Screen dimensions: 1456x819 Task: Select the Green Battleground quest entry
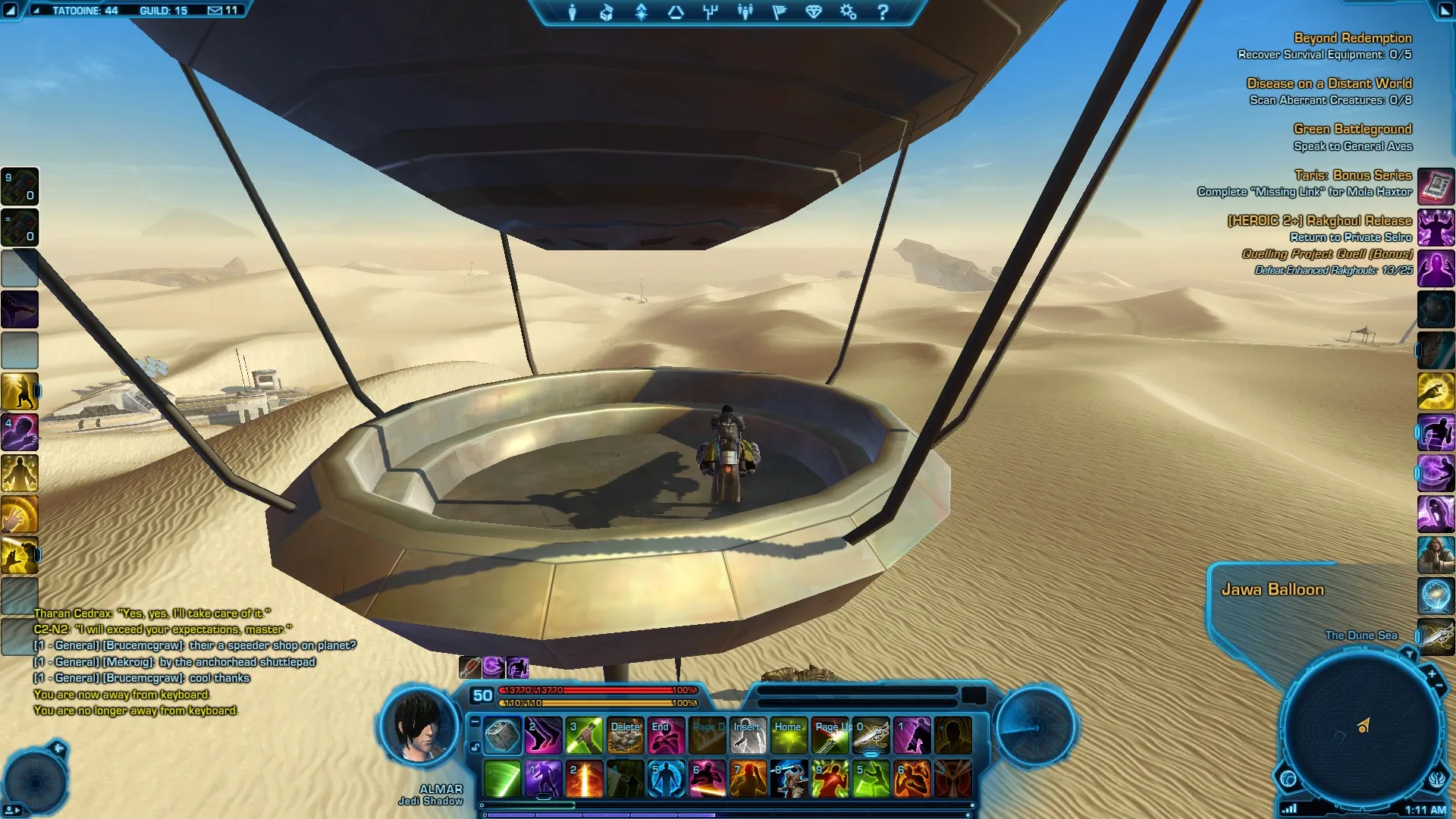tap(1352, 129)
